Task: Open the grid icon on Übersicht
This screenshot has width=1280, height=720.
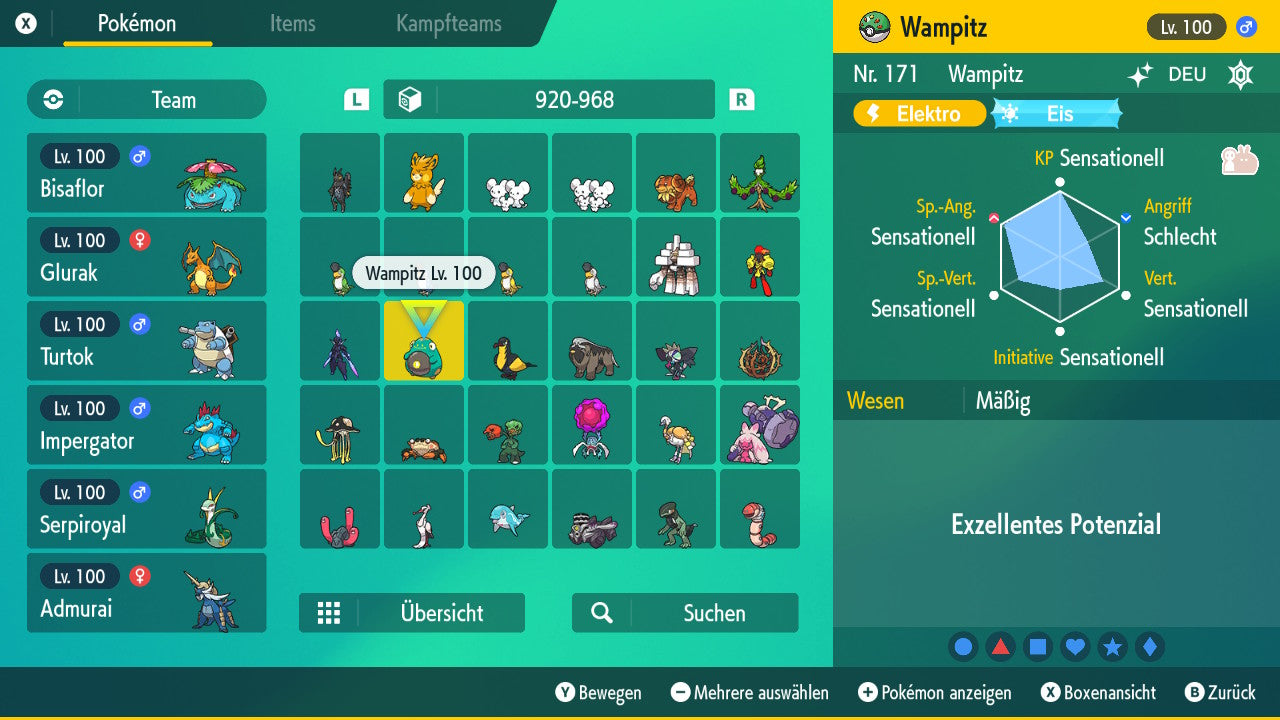Action: tap(329, 612)
